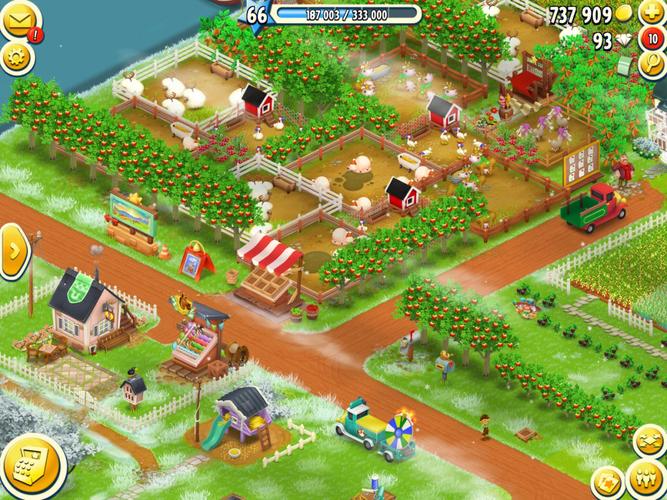The width and height of the screenshot is (667, 500).
Task: Tap the plus button to buy coins
Action: [651, 14]
